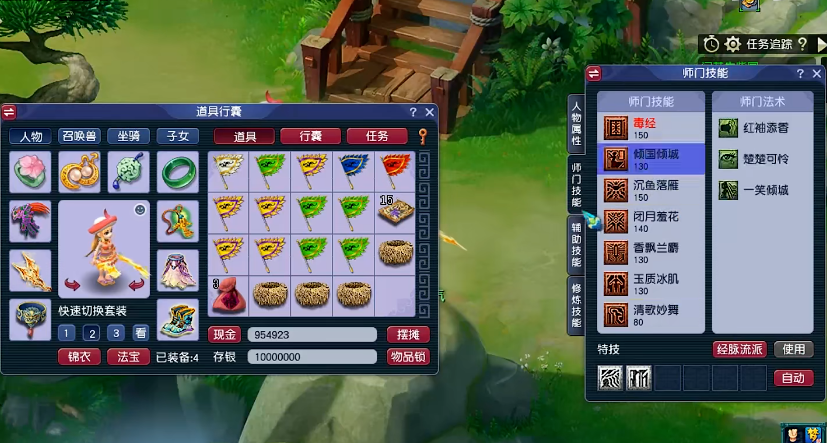Open the 锦衣 costume button

point(77,356)
